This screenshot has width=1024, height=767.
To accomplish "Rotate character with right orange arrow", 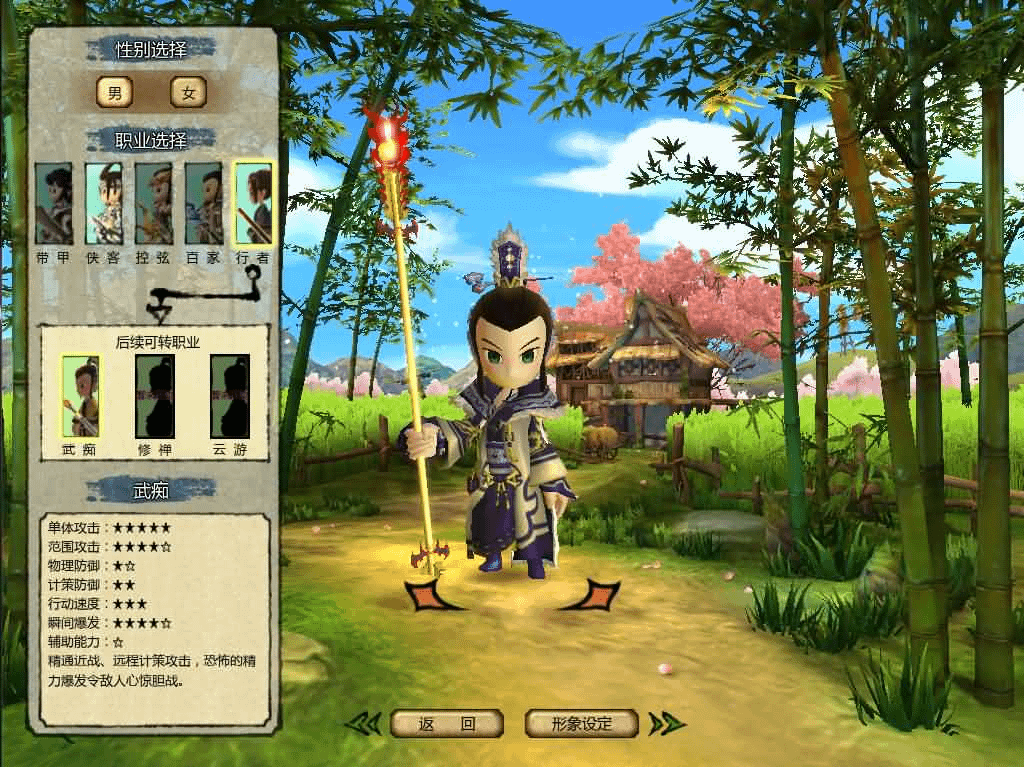I will coord(592,594).
